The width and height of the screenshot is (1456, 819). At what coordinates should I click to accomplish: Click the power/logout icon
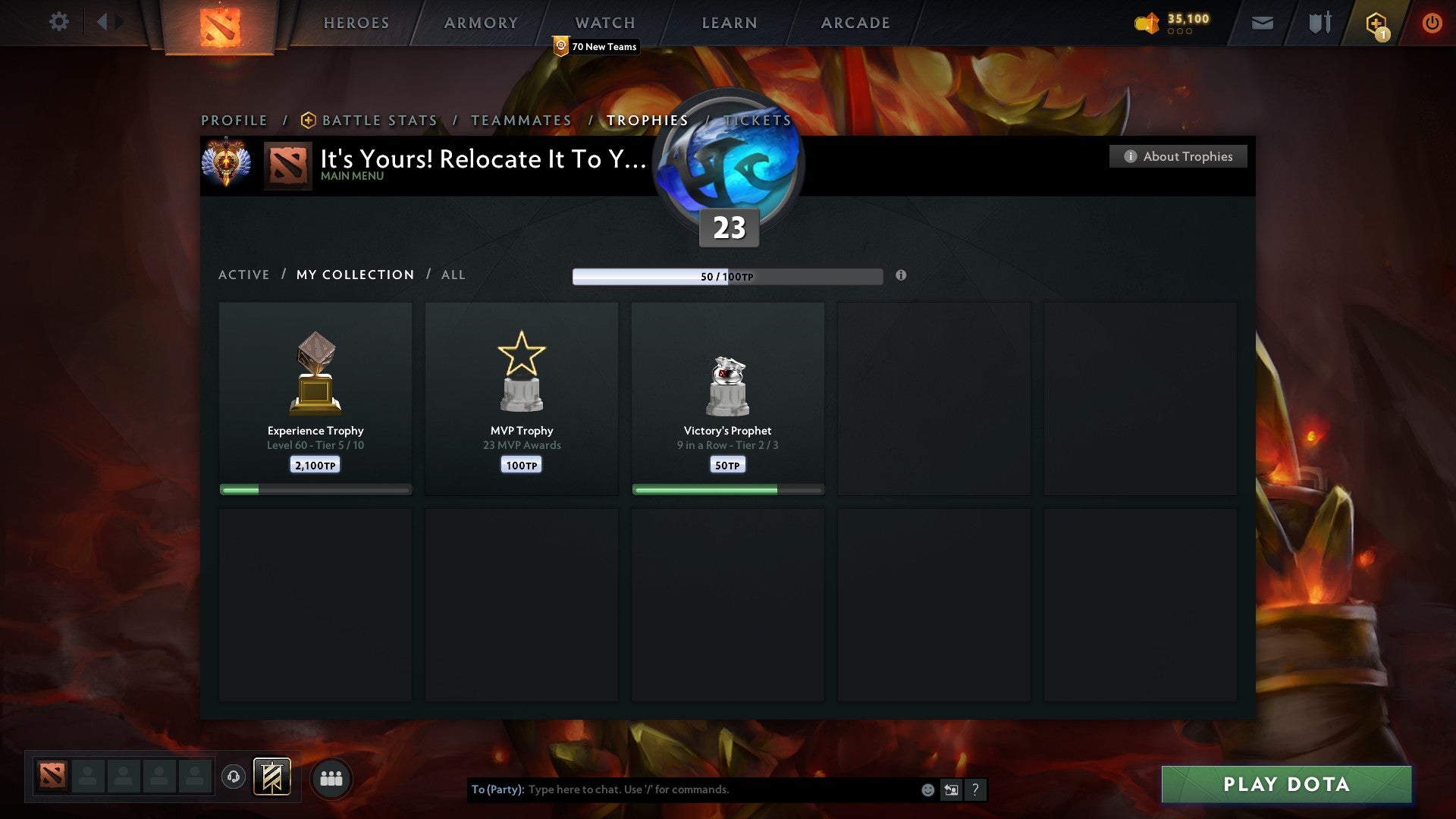[1432, 23]
